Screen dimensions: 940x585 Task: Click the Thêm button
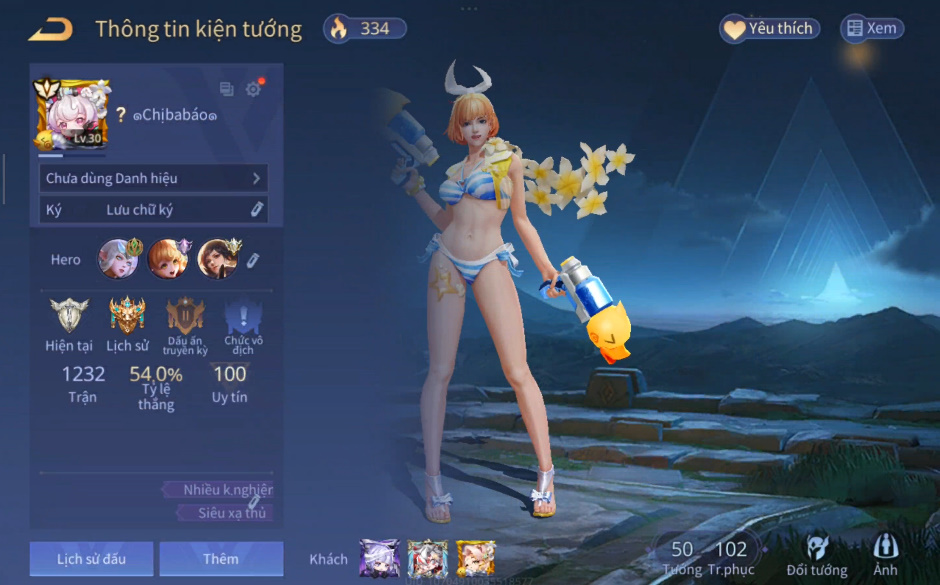tap(221, 559)
